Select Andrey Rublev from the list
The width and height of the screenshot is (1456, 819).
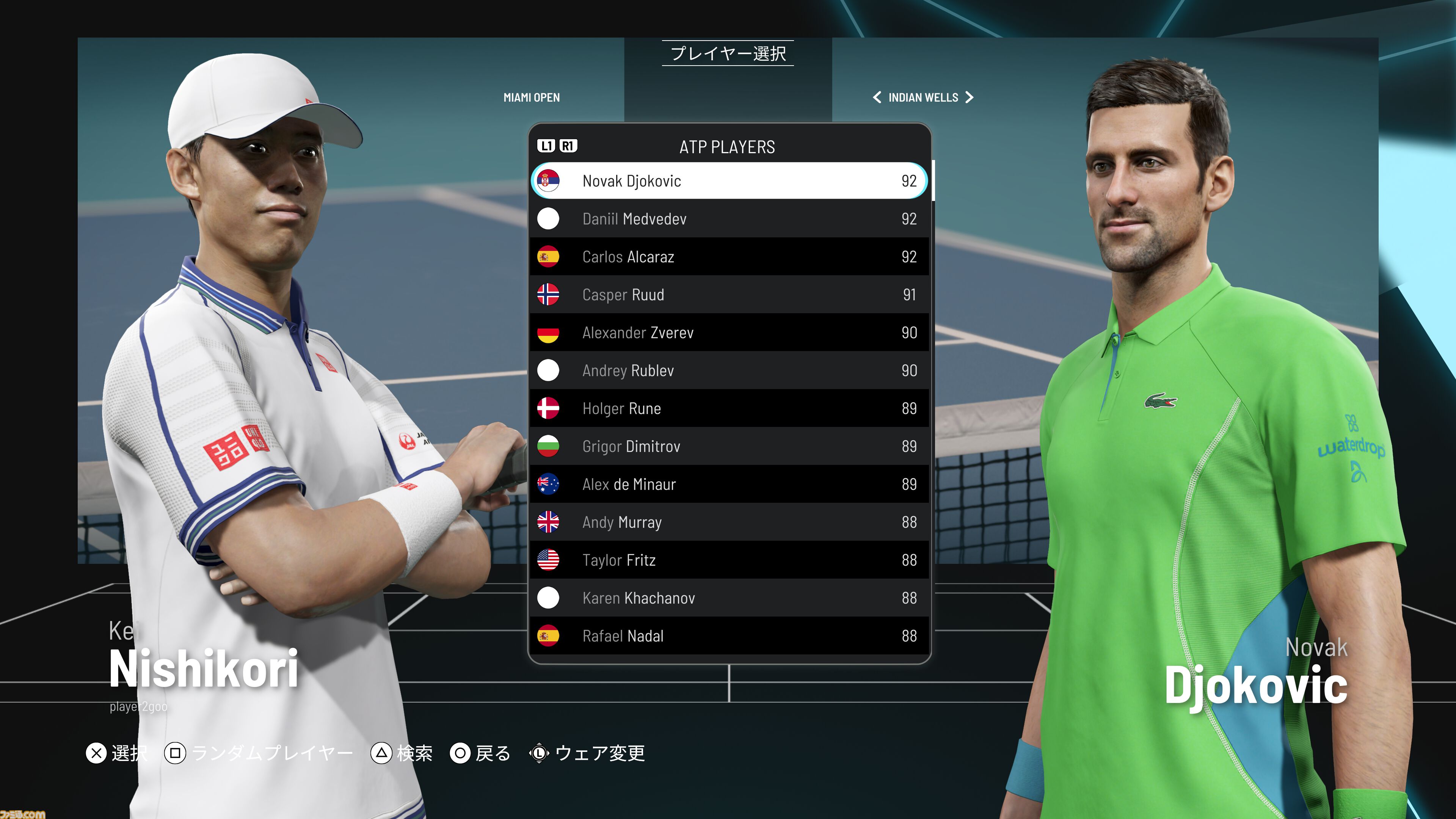click(x=728, y=370)
